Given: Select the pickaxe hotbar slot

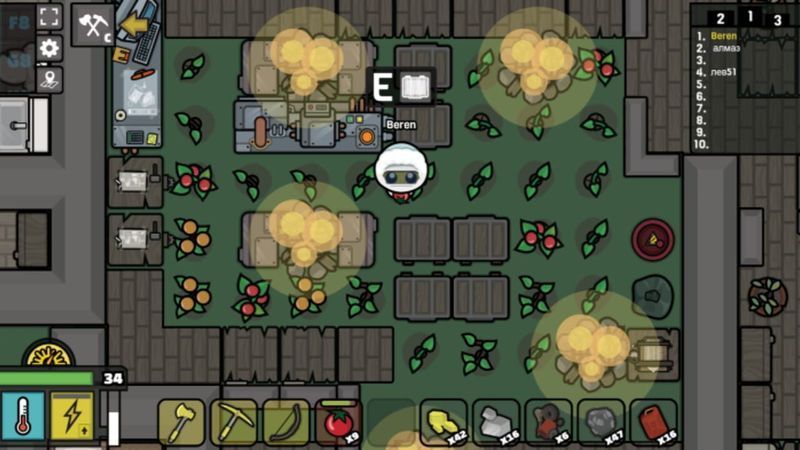Looking at the screenshot, I should pos(233,422).
